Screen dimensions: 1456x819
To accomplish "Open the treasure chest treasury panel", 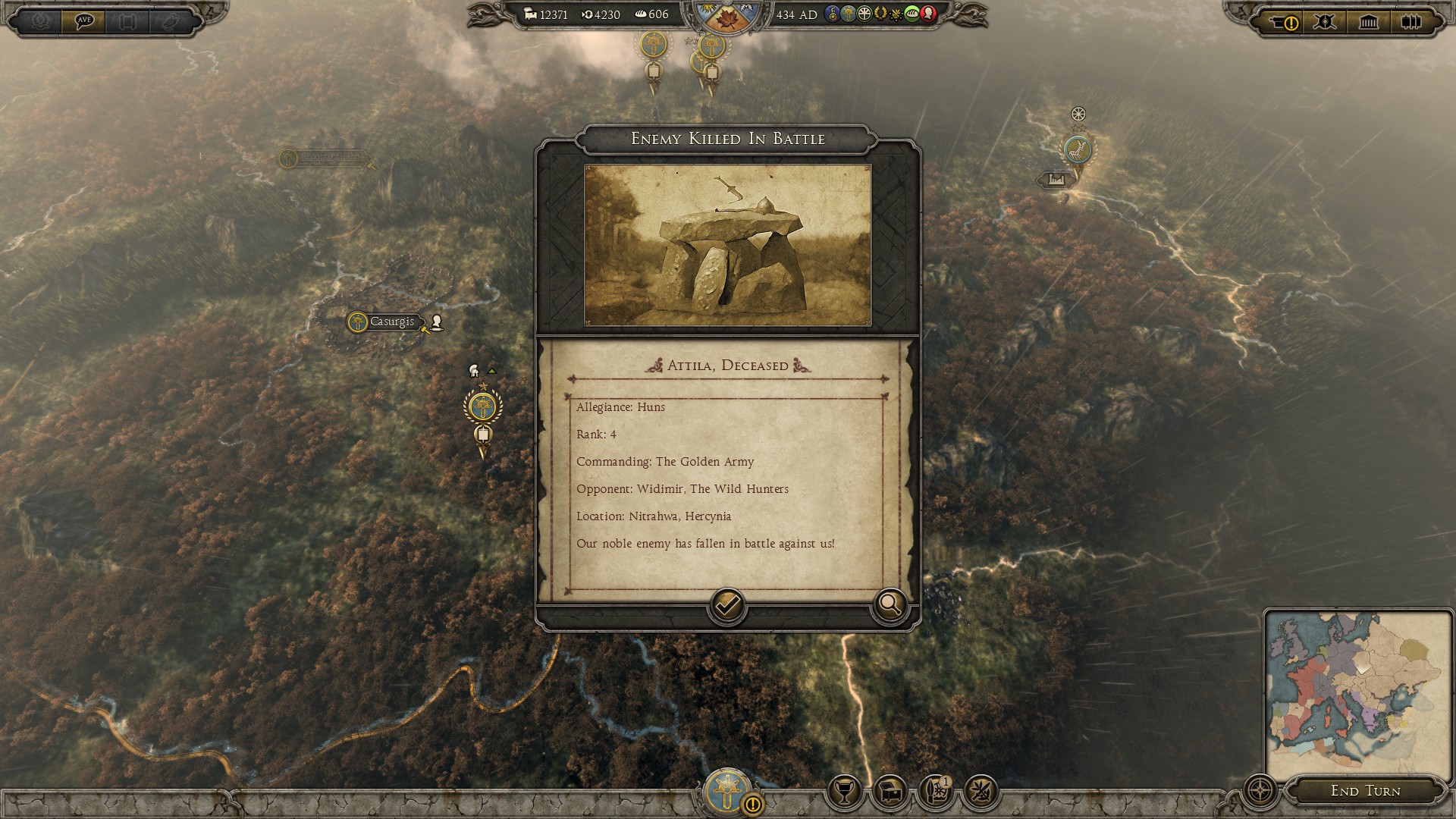I will click(889, 792).
